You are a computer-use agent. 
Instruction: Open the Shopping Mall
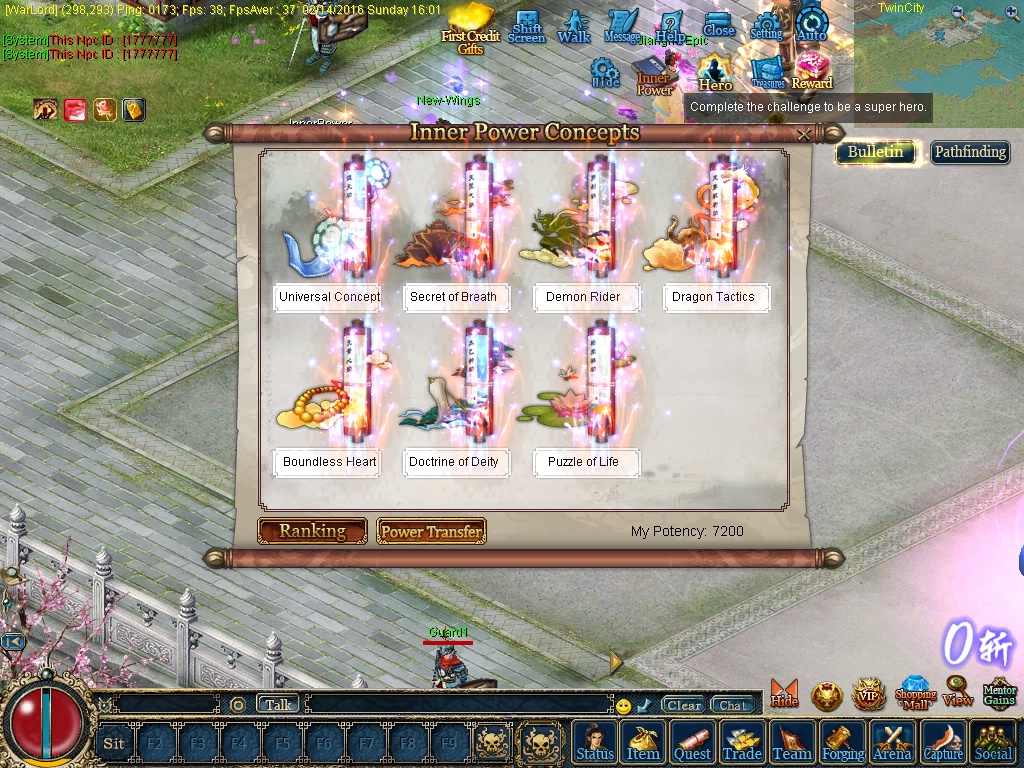coord(915,693)
